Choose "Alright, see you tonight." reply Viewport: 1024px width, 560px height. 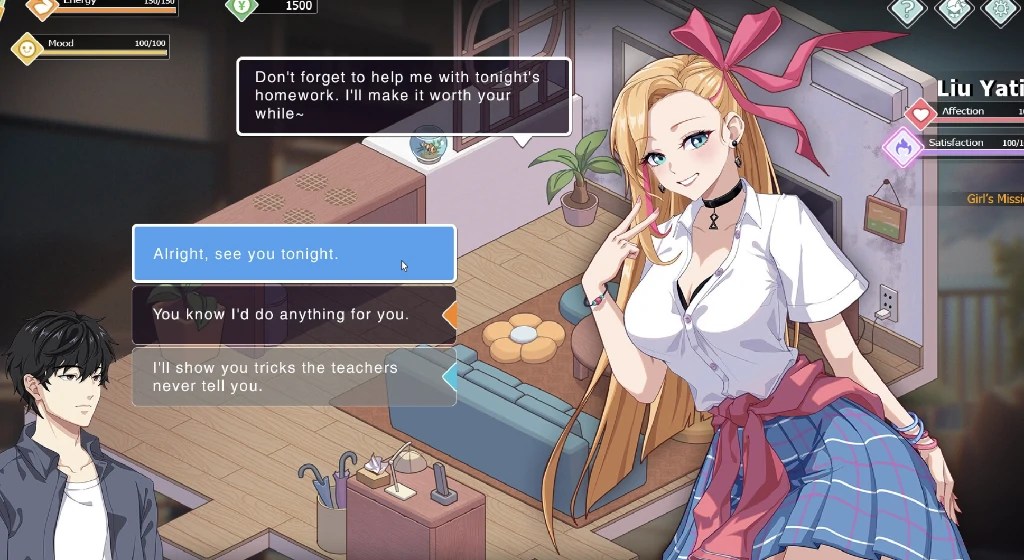tap(293, 254)
